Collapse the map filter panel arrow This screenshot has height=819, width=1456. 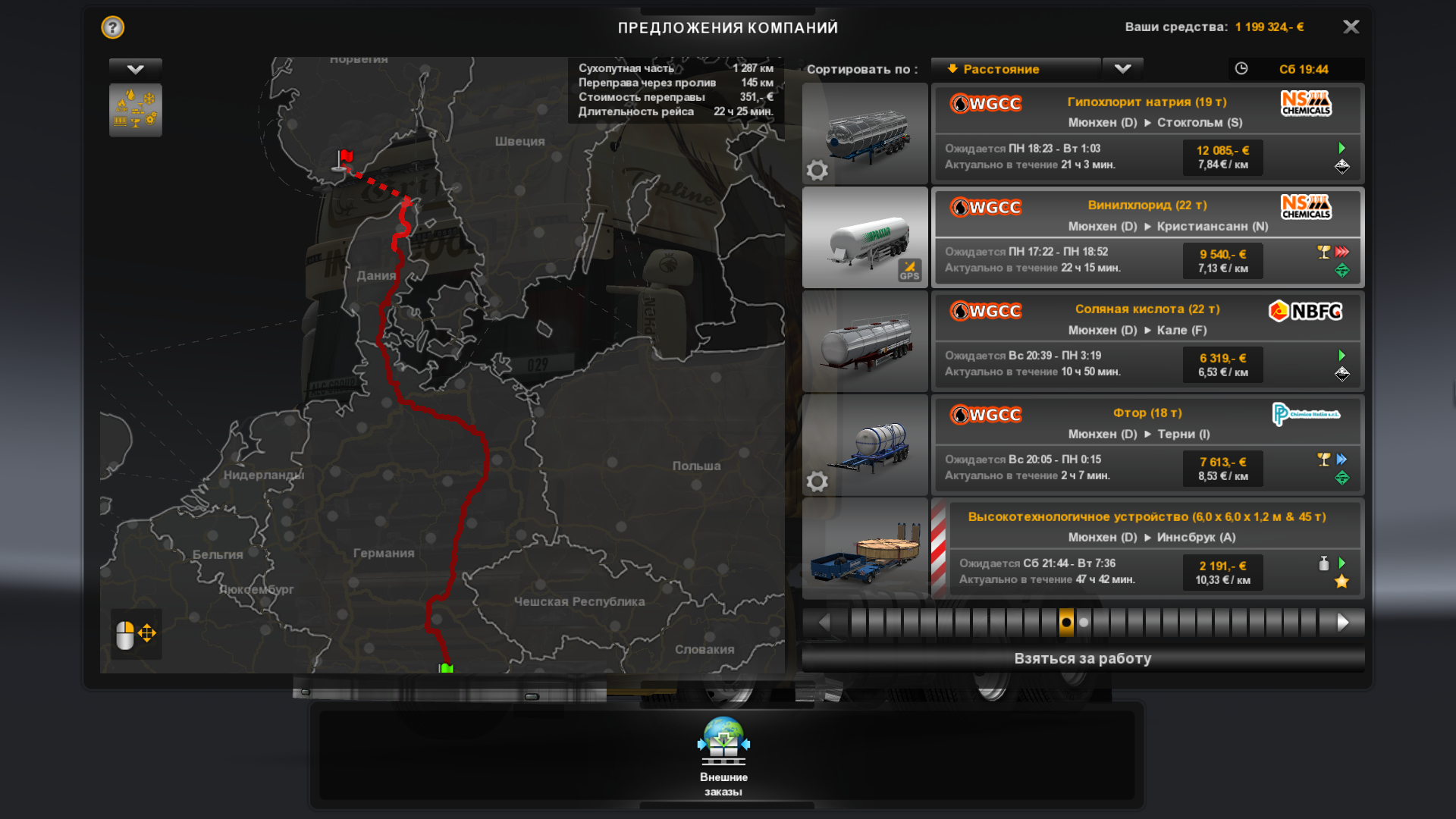point(136,69)
